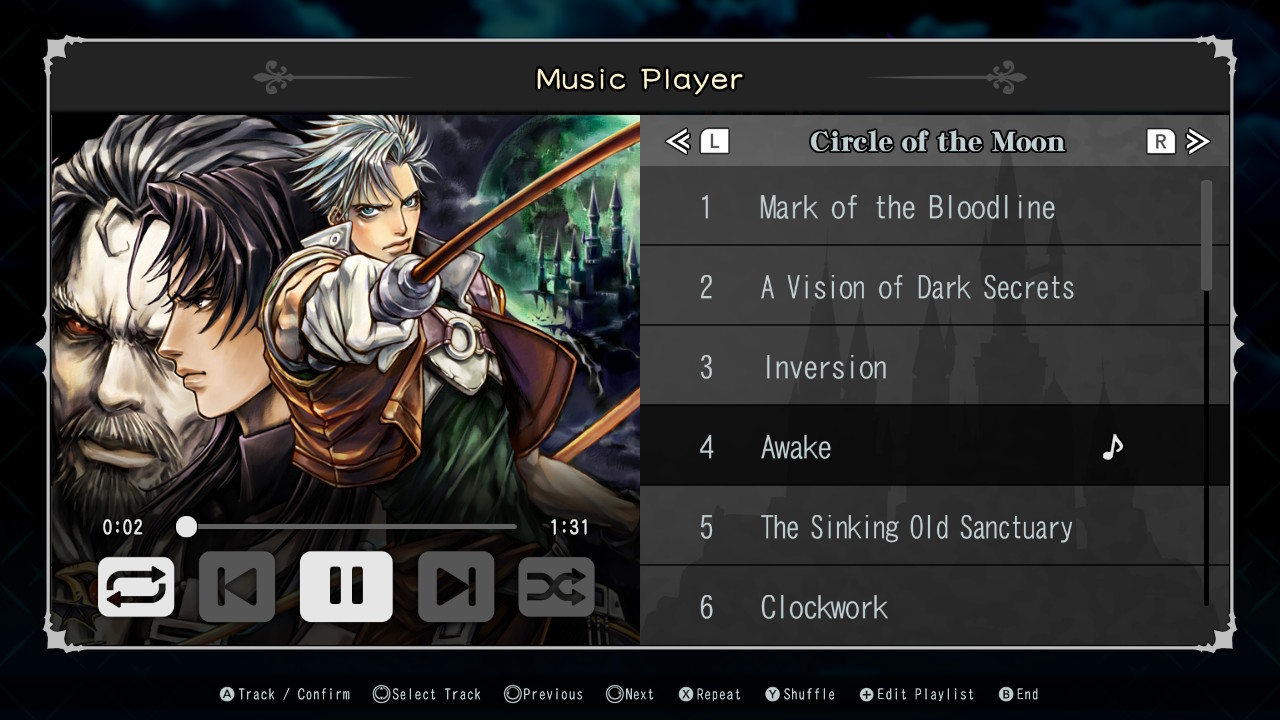Click the musical note beside Awake
Viewport: 1280px width, 720px height.
tap(1113, 447)
